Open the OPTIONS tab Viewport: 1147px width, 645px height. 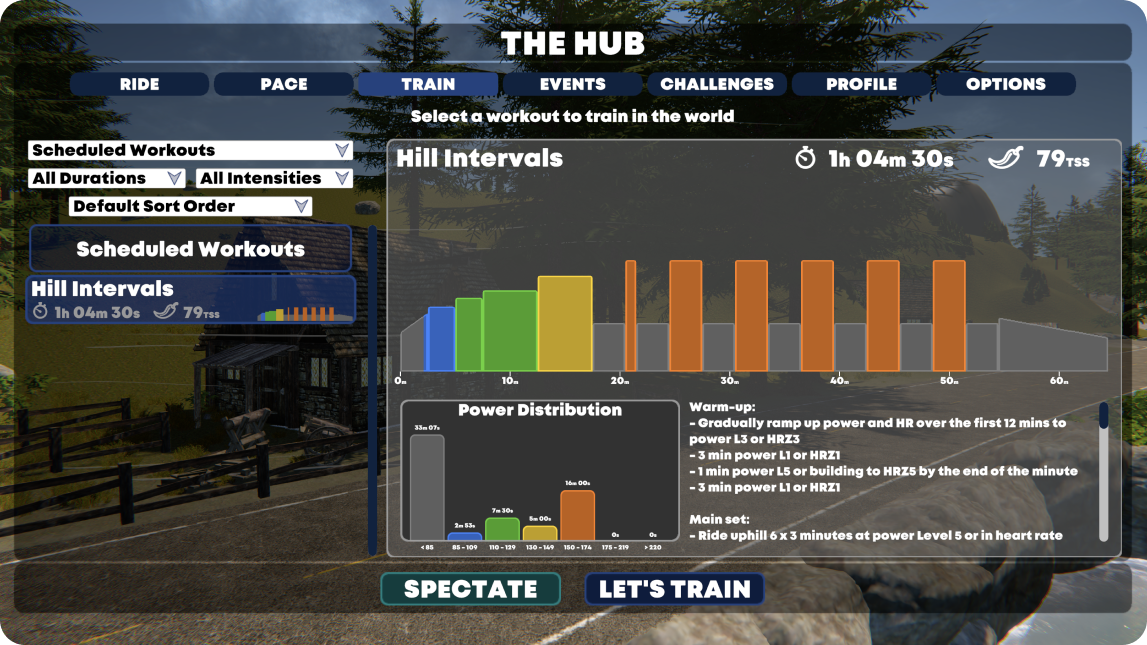1005,84
